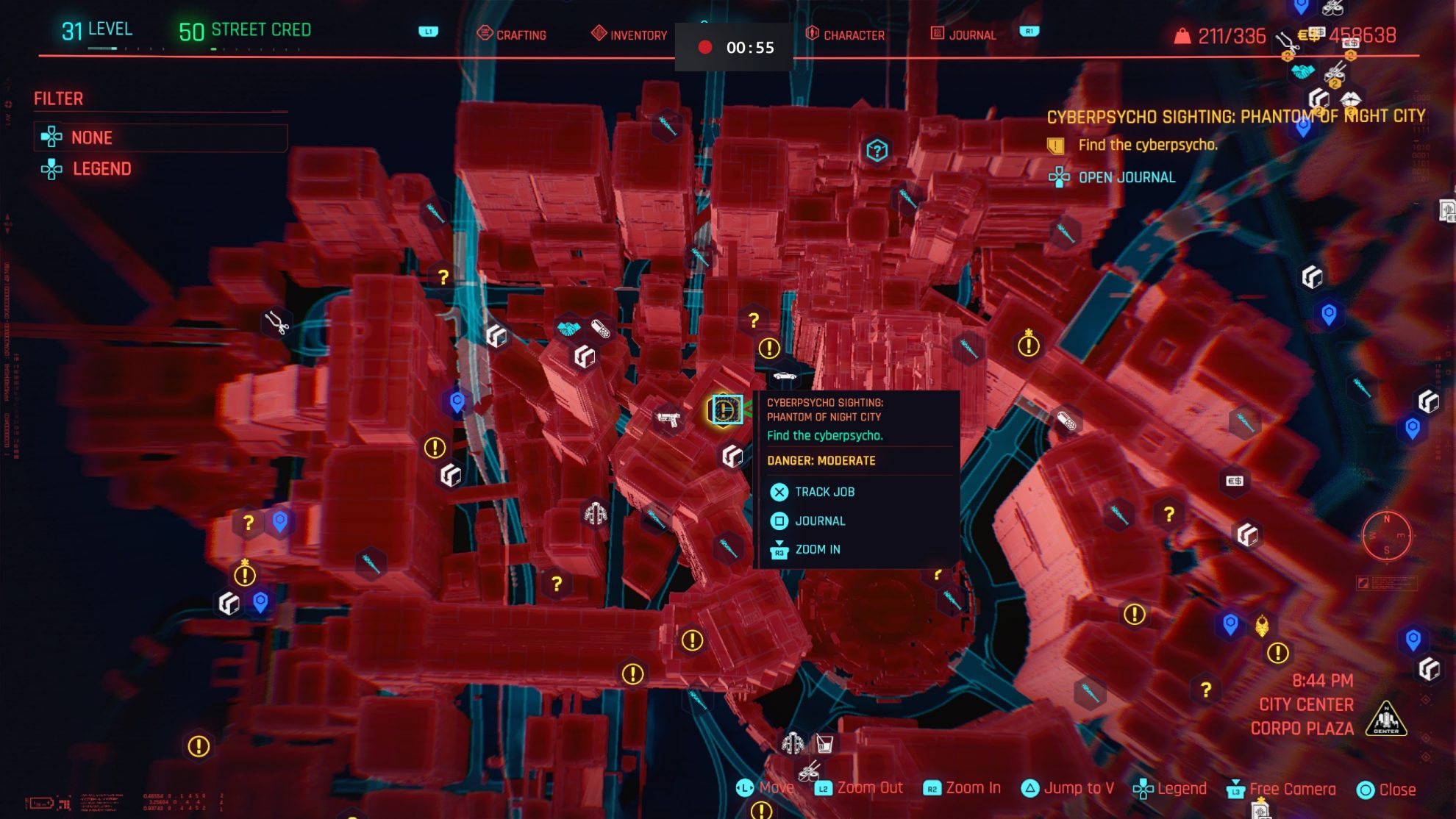
Task: Open the Filter dropdown set to NONE
Action: click(161, 137)
